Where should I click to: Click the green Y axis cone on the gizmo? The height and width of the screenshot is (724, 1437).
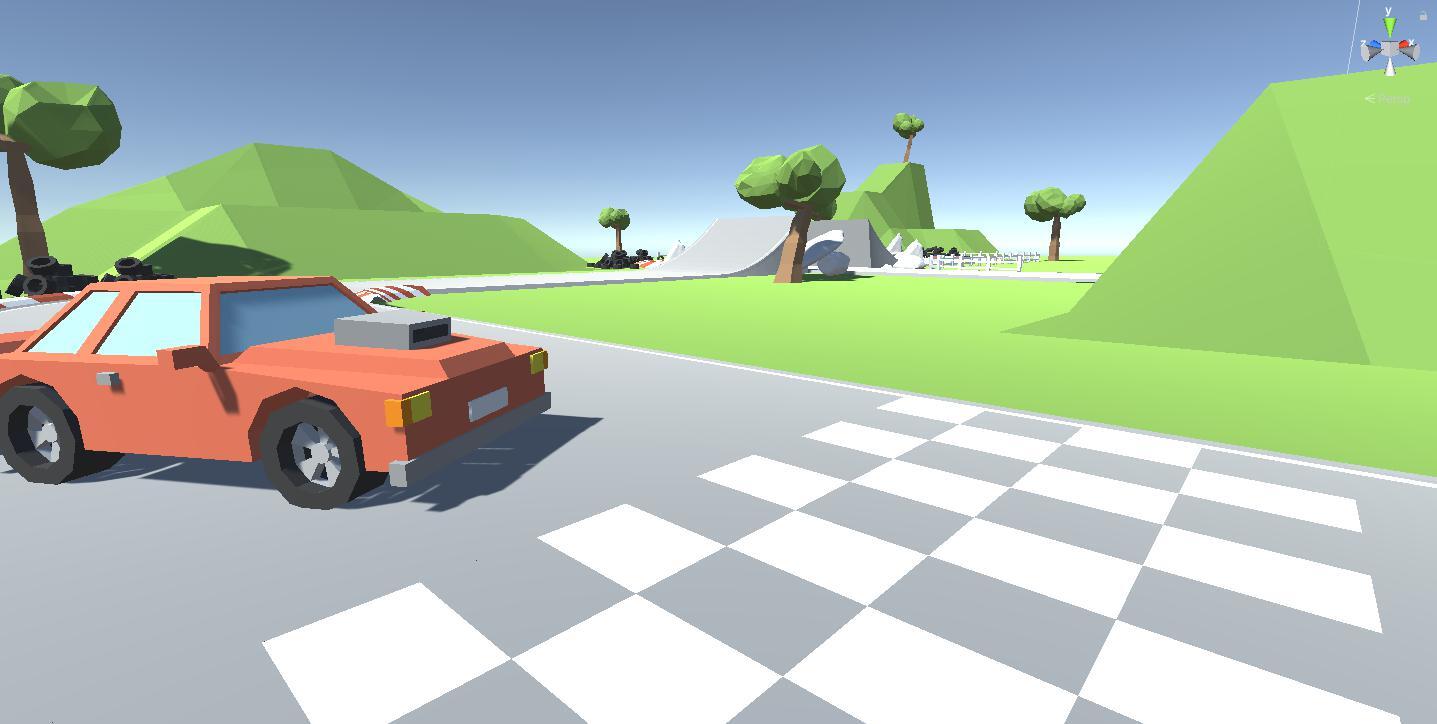(1390, 26)
